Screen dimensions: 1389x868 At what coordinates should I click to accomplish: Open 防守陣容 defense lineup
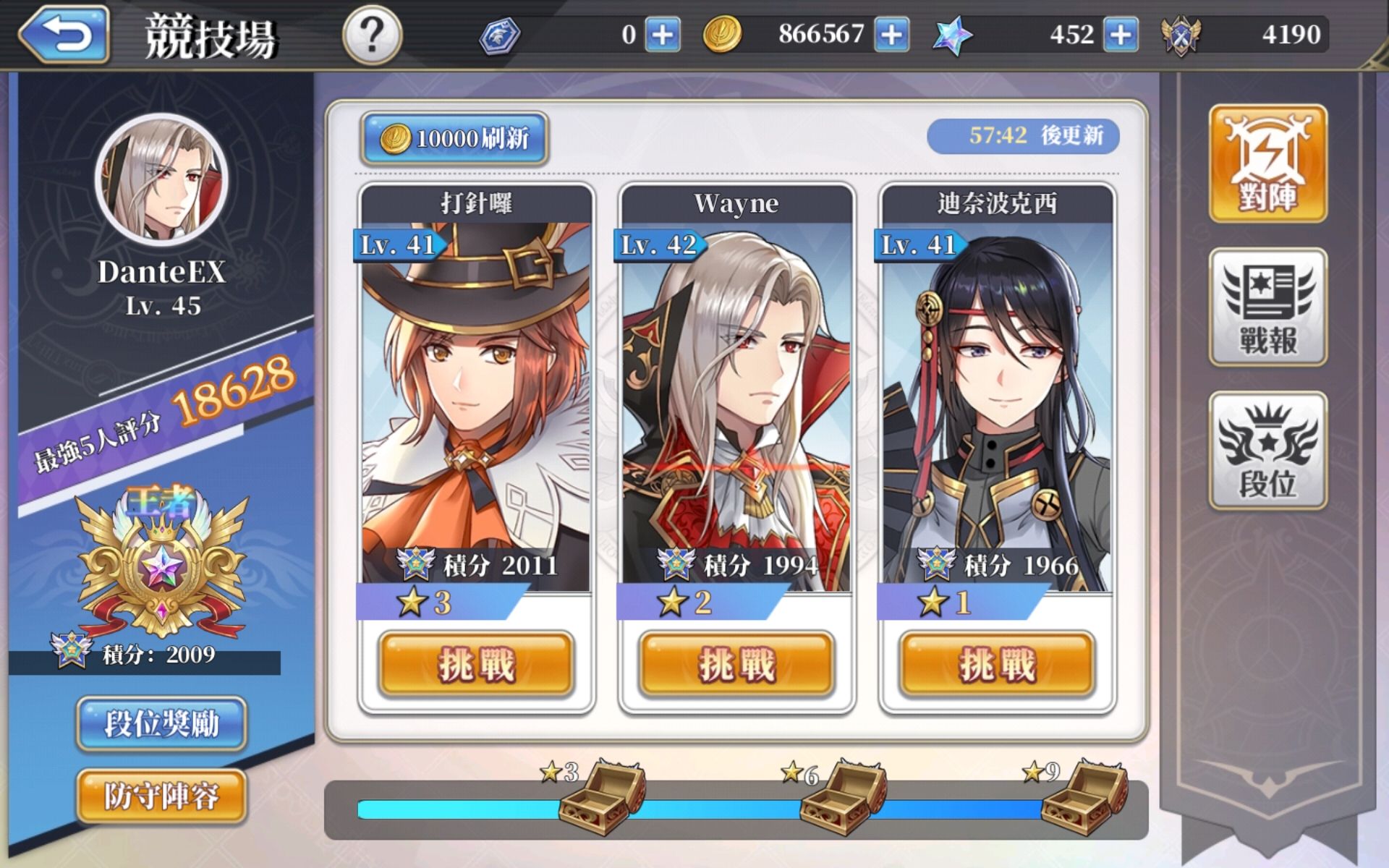161,796
